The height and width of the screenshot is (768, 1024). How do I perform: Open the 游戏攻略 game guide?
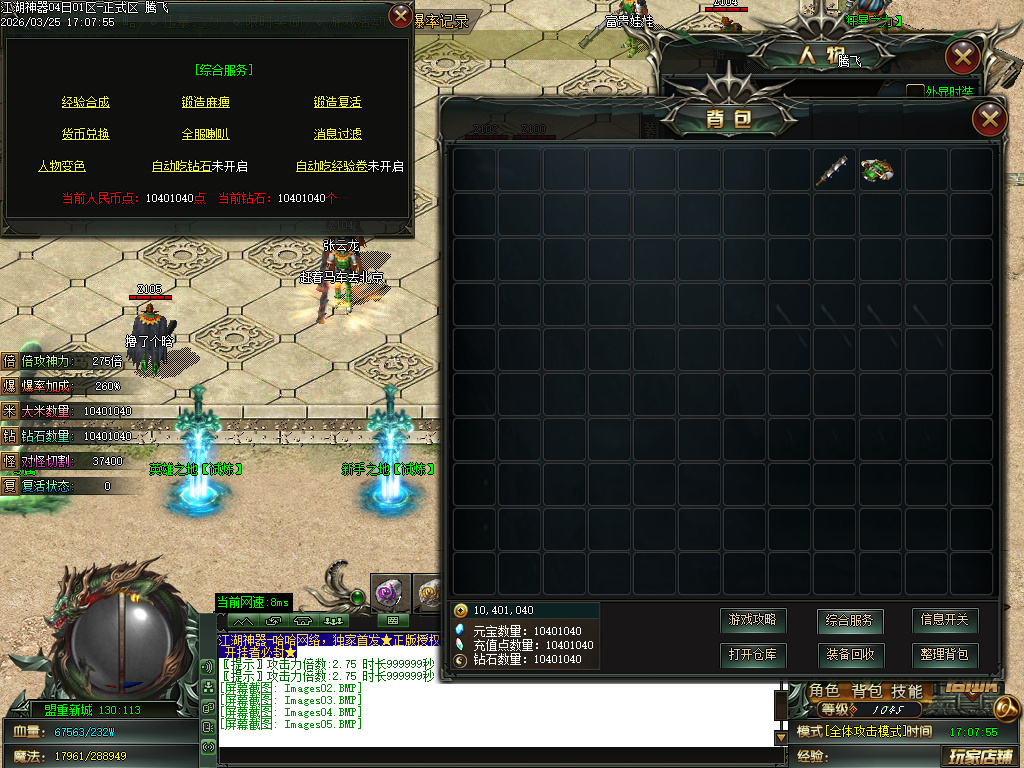[x=753, y=620]
